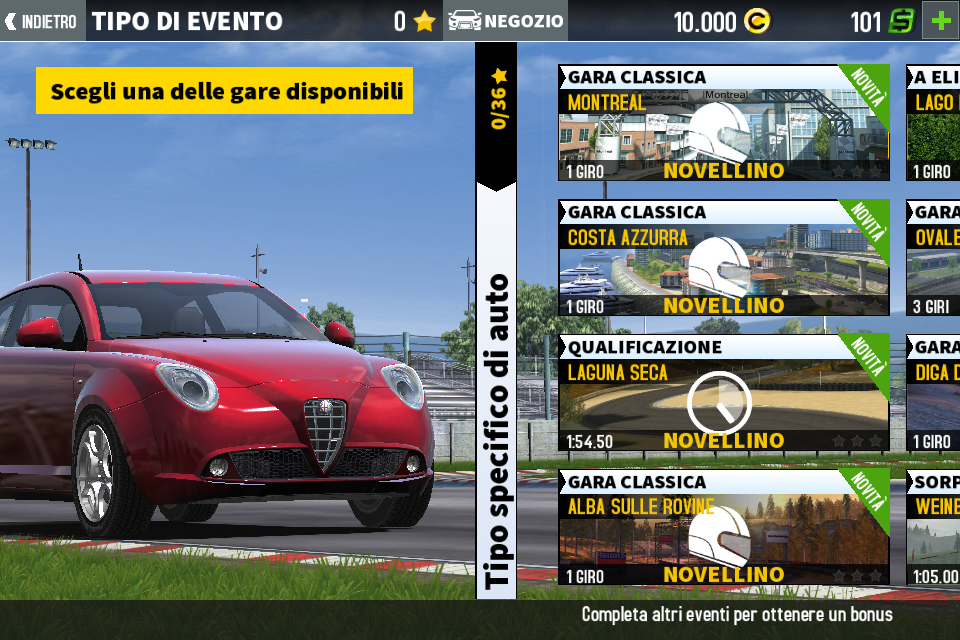
Task: Choose the partially visible Lago event tile
Action: pyautogui.click(x=934, y=123)
